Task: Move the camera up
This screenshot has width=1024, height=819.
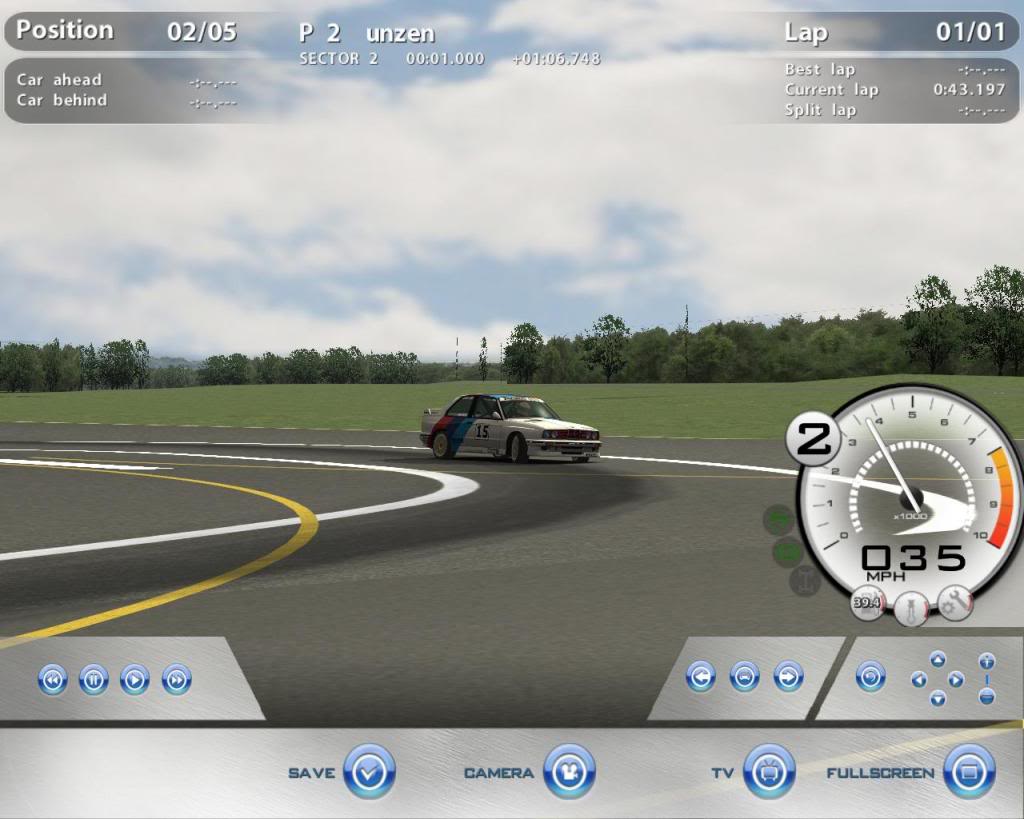Action: click(938, 659)
